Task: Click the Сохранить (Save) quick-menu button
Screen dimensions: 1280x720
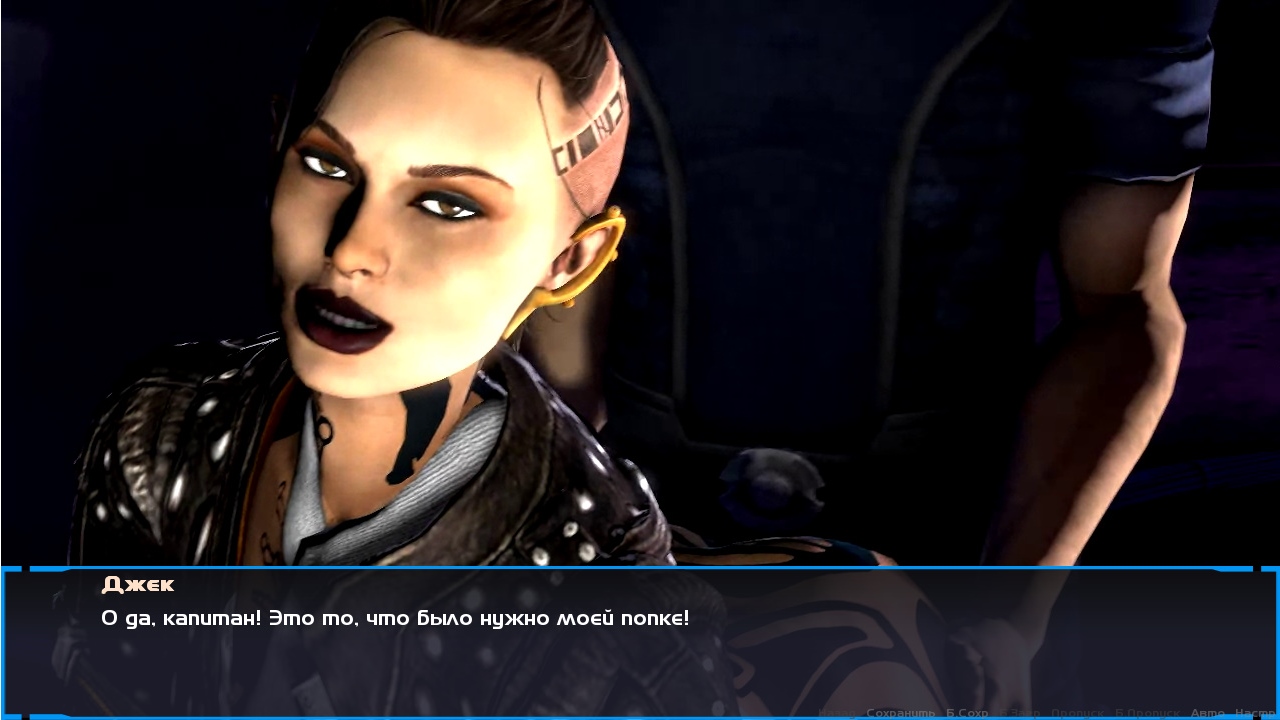Action: [900, 713]
